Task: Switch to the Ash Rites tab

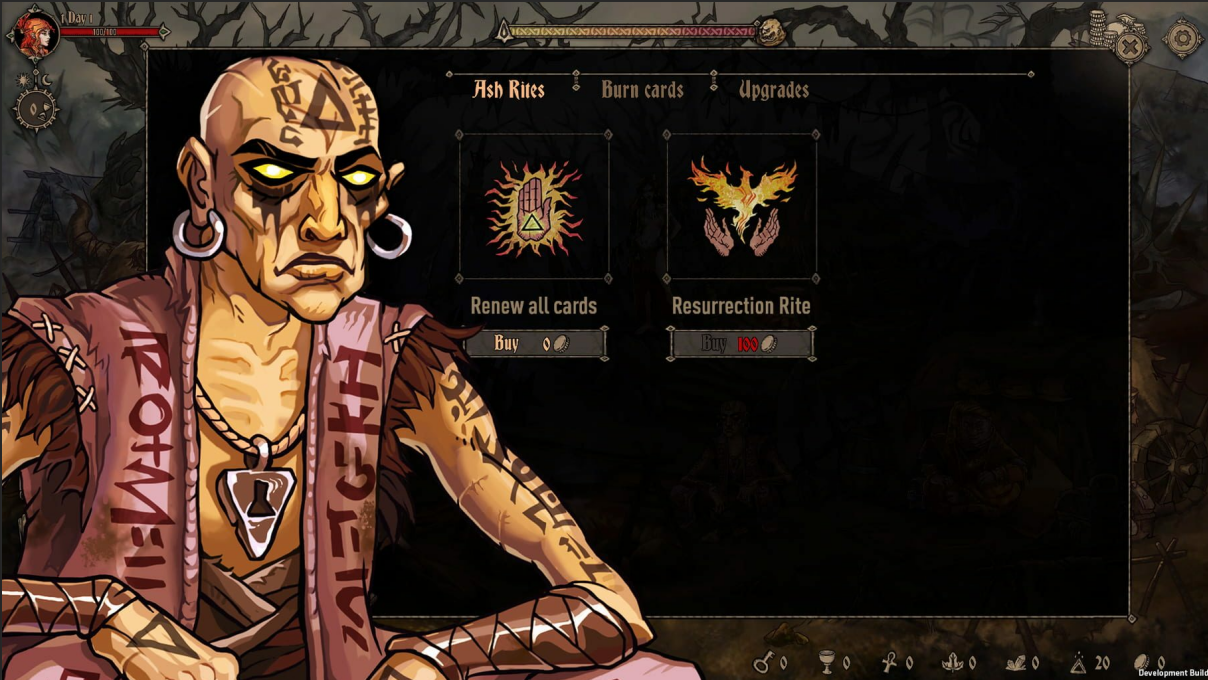Action: [x=509, y=90]
